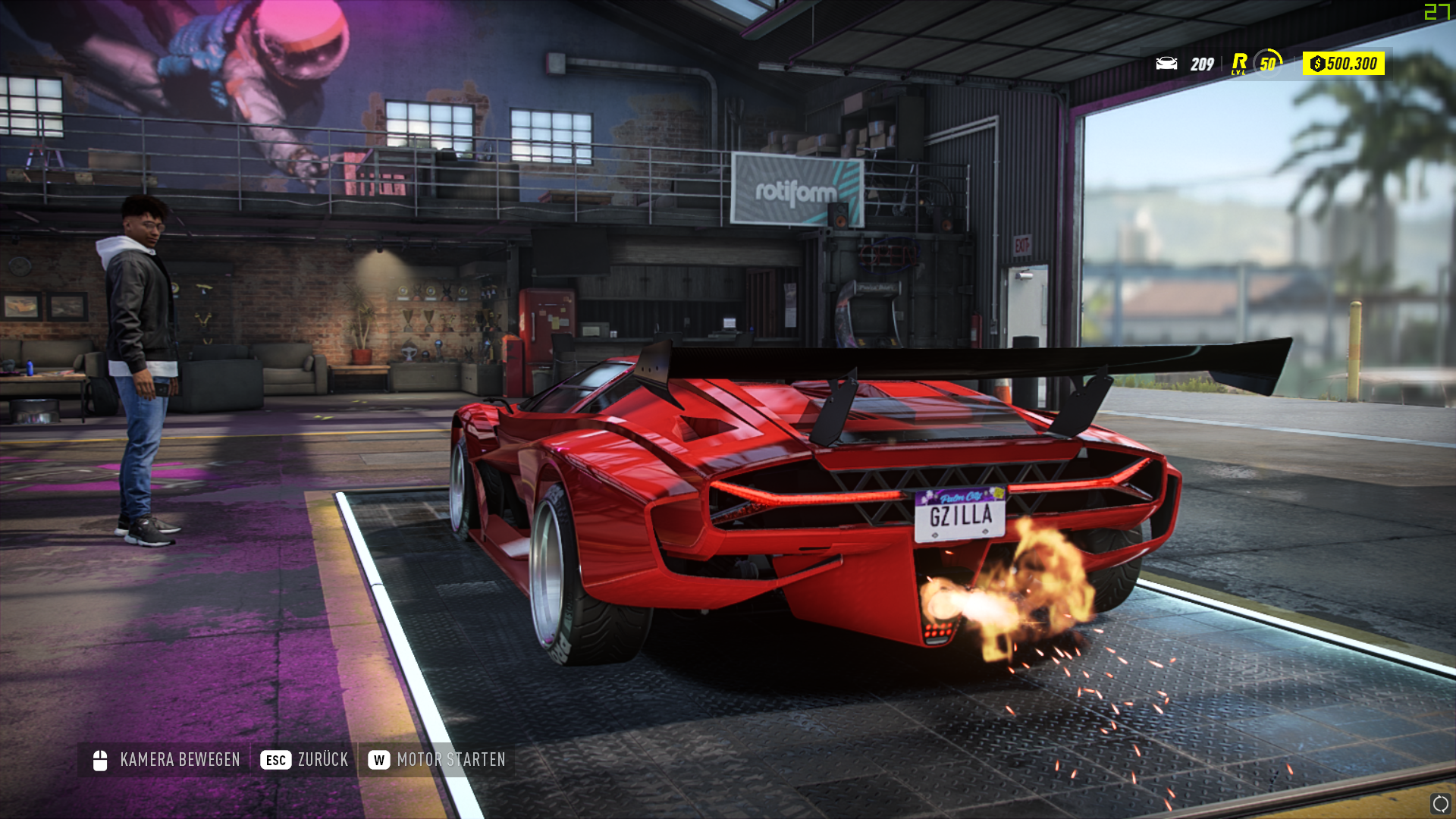Click the car count number 209
1456x819 pixels.
1202,65
